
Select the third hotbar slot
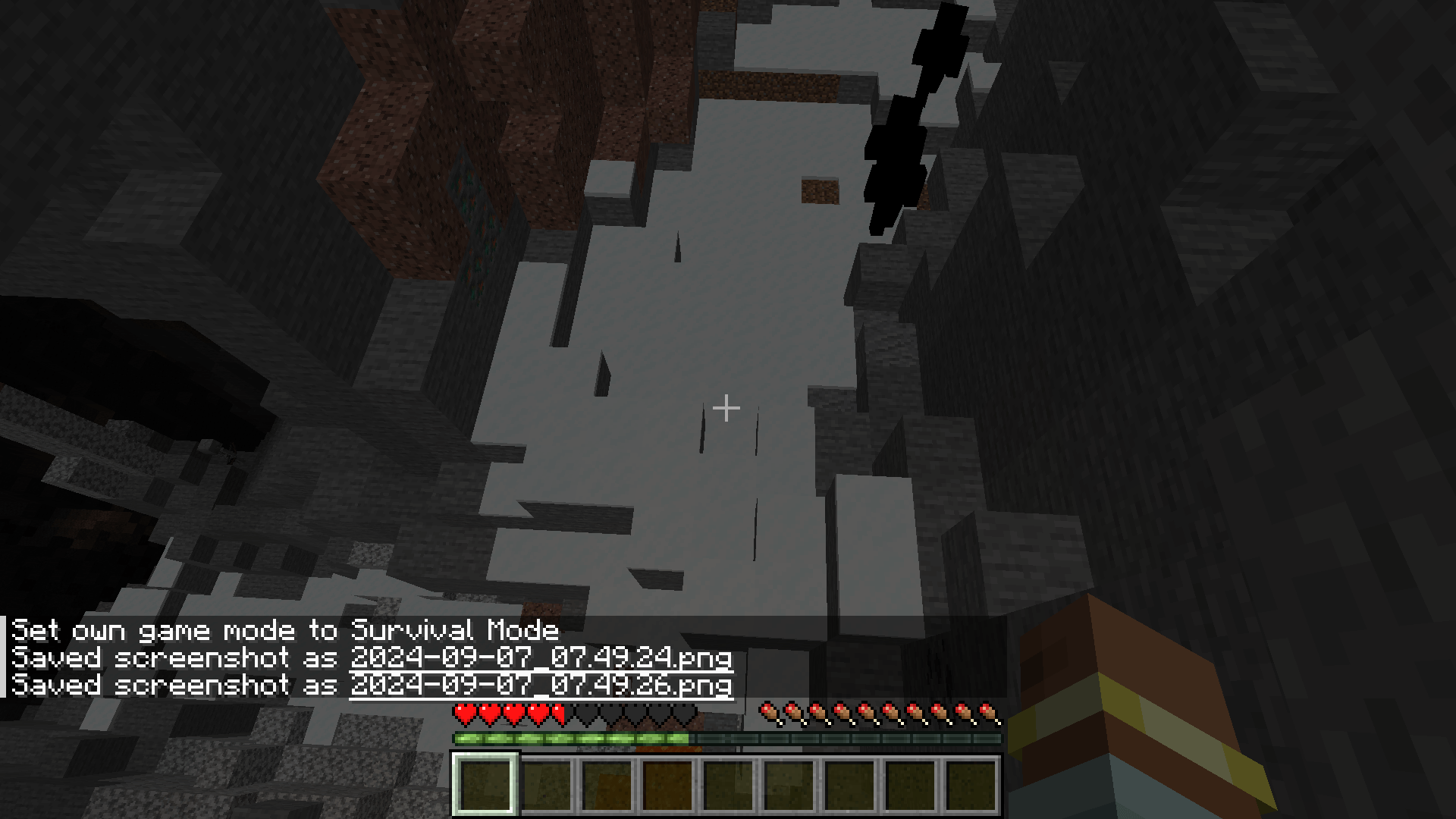click(x=609, y=785)
